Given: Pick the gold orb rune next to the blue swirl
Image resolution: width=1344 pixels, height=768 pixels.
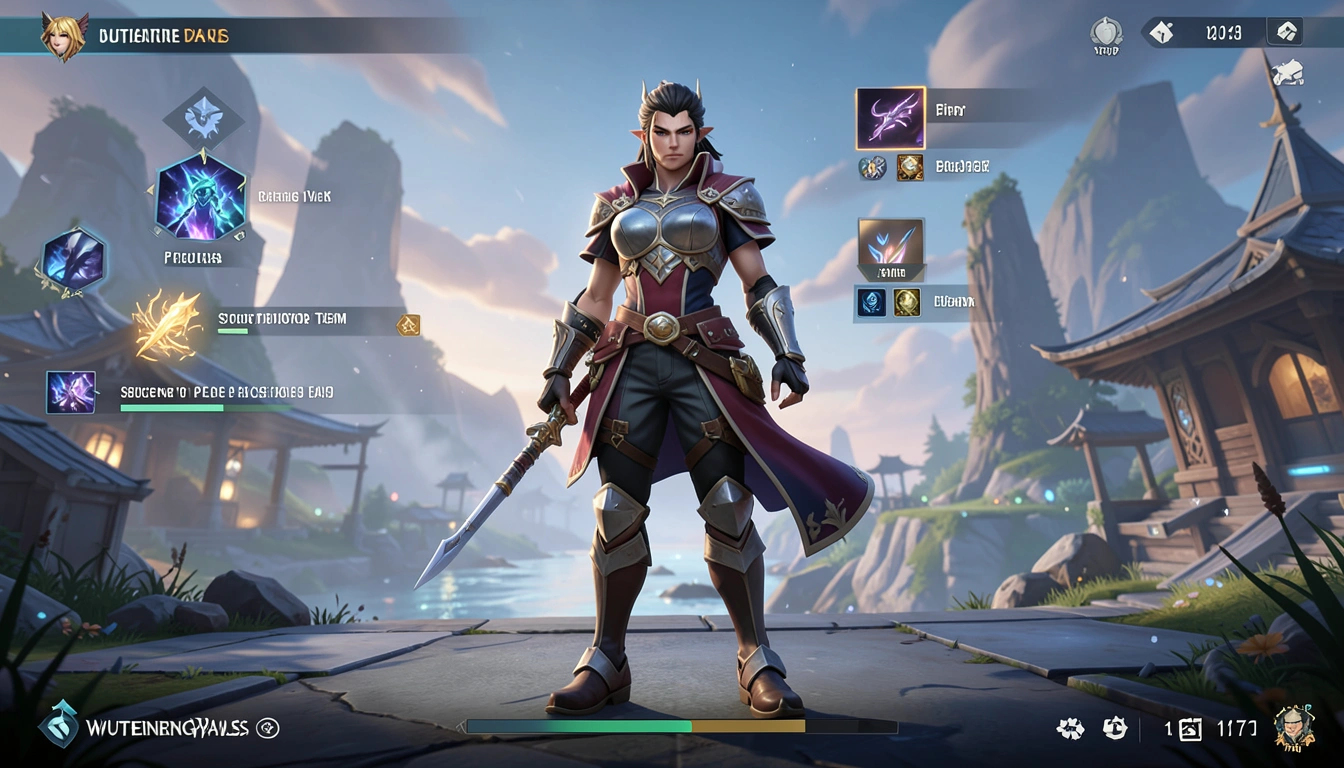Looking at the screenshot, I should click(907, 302).
